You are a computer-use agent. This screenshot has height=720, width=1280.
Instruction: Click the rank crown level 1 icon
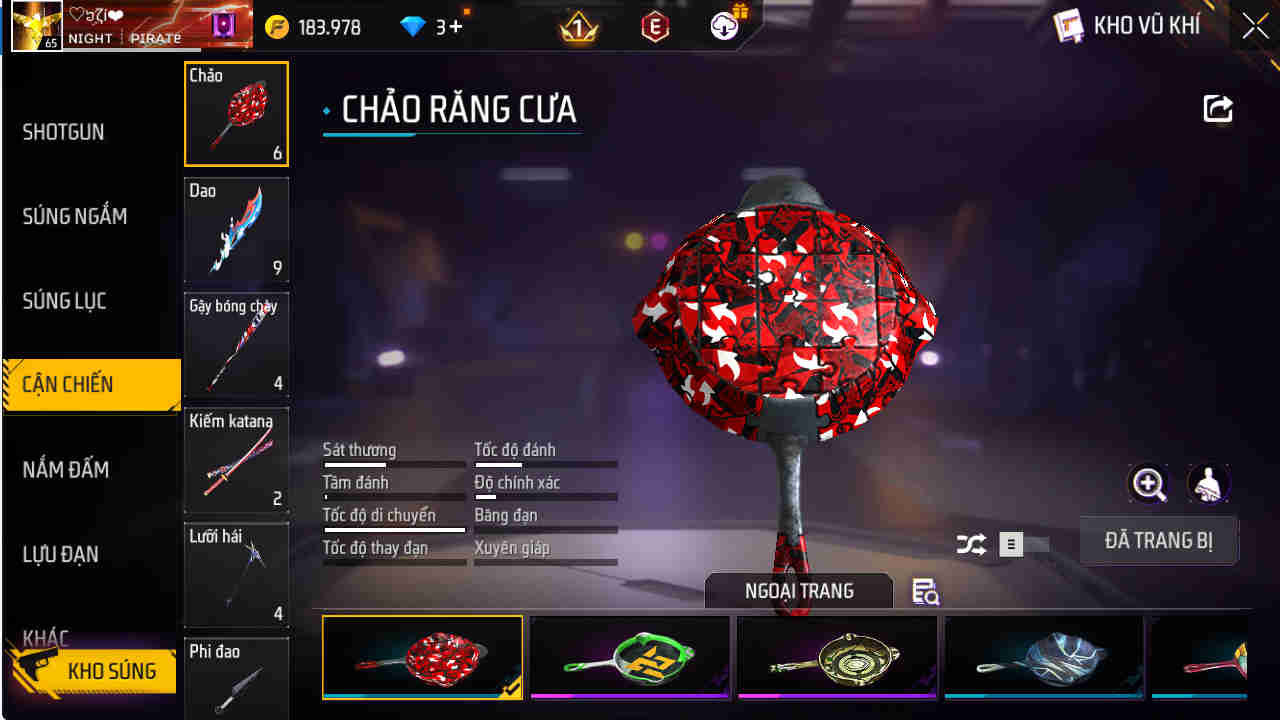[x=576, y=26]
